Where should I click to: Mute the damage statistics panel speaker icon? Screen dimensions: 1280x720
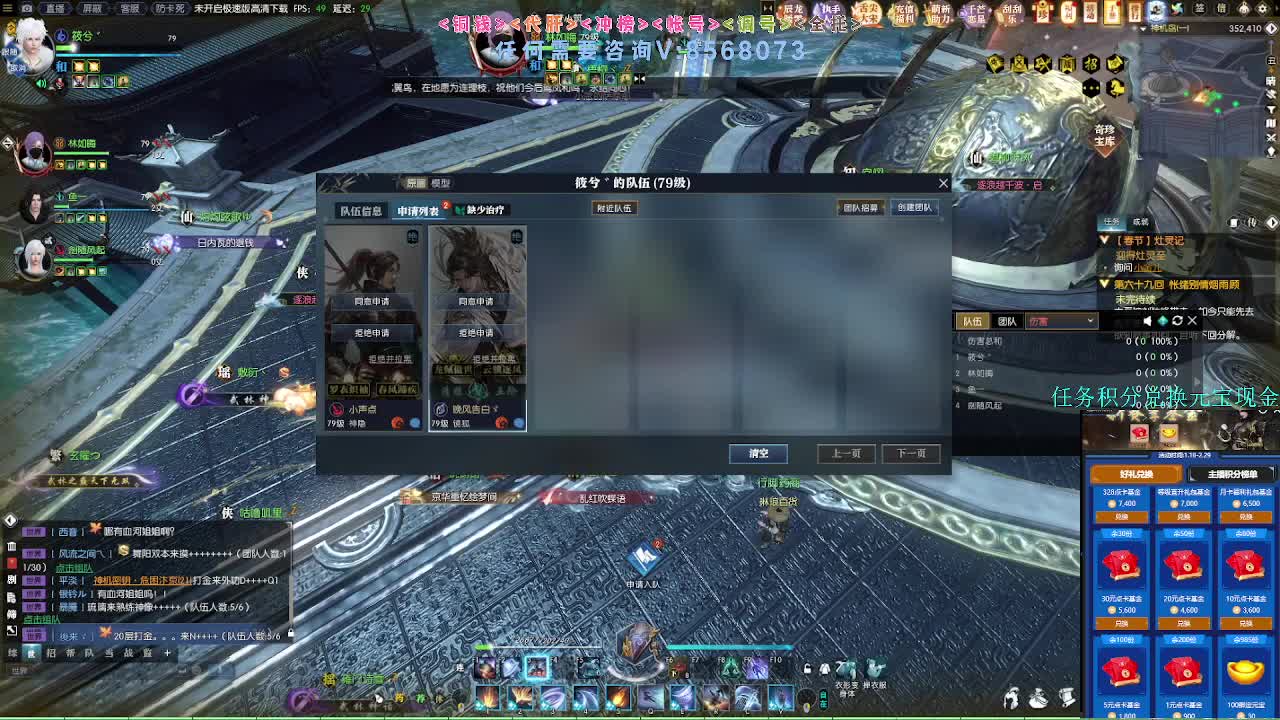[1147, 321]
